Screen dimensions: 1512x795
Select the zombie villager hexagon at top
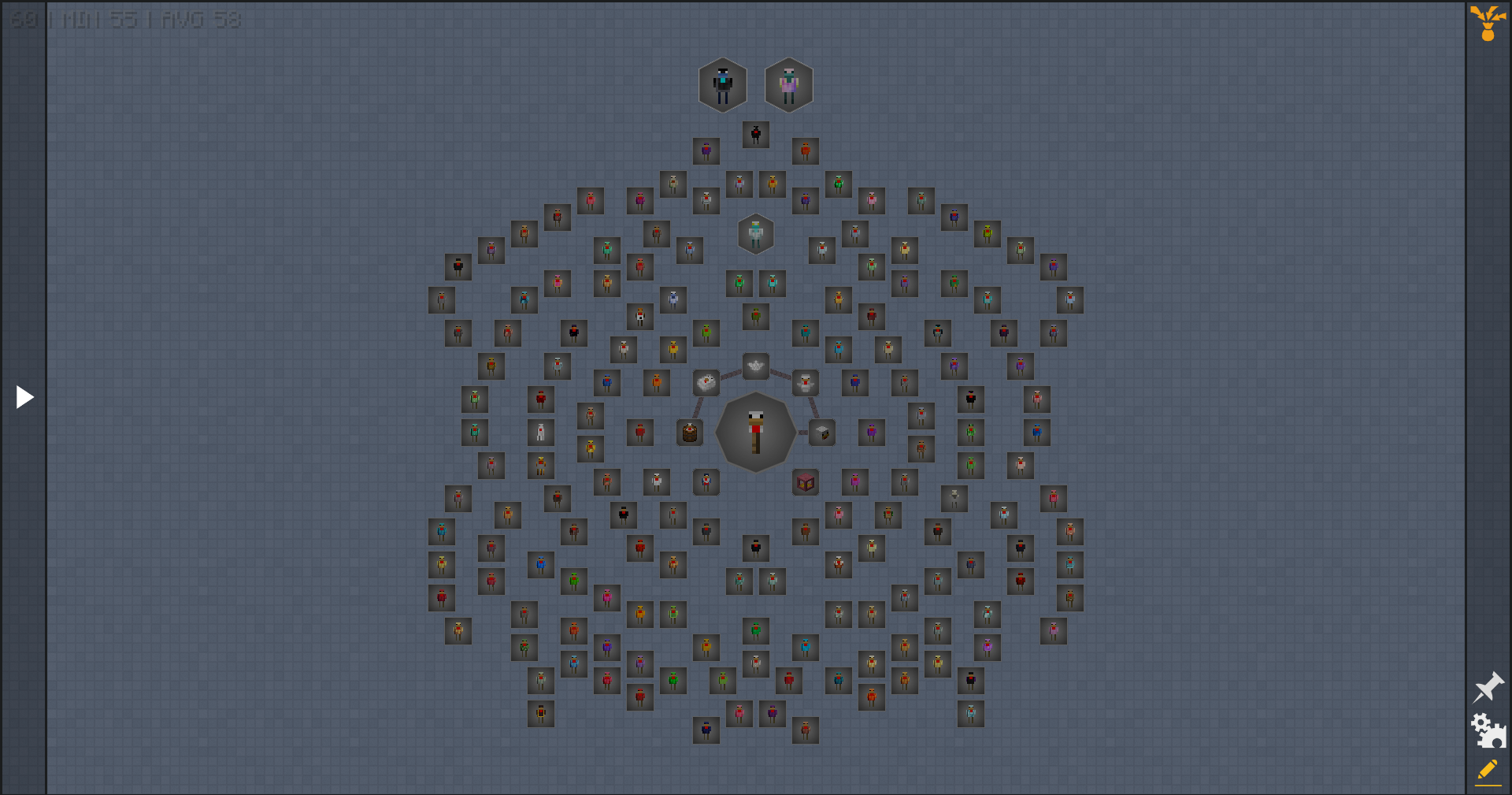(788, 84)
